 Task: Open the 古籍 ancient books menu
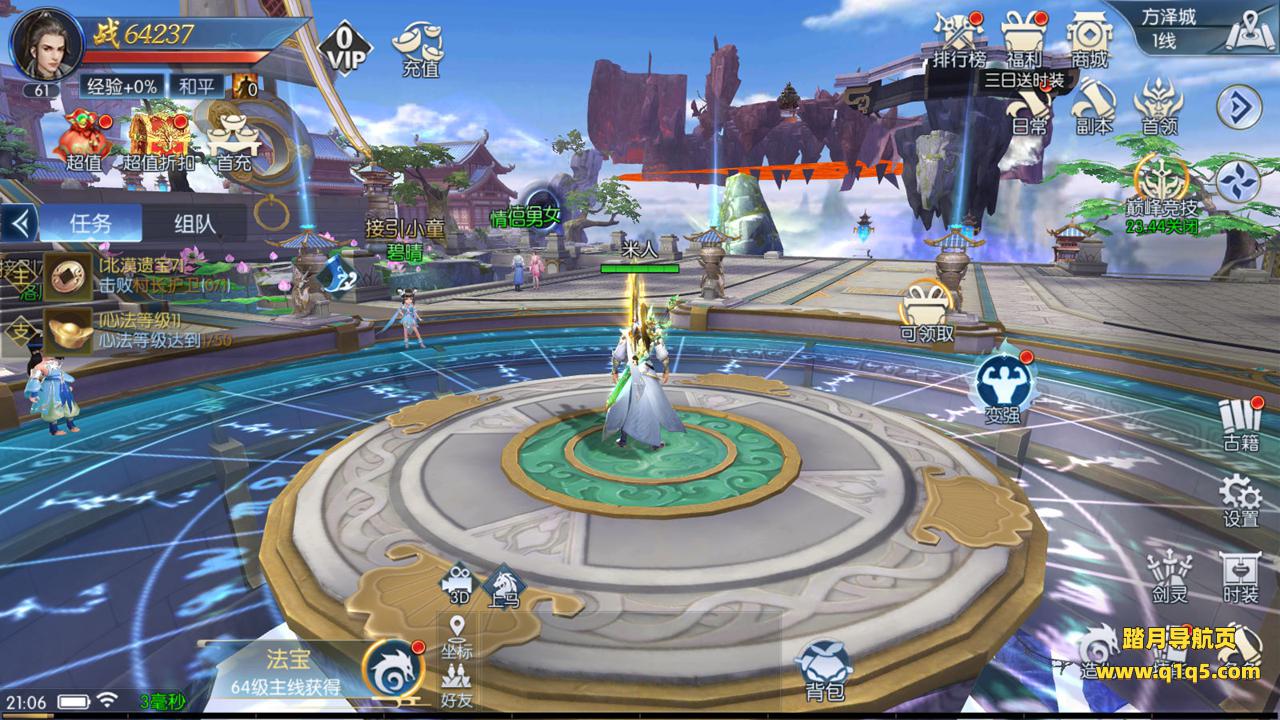[1240, 423]
